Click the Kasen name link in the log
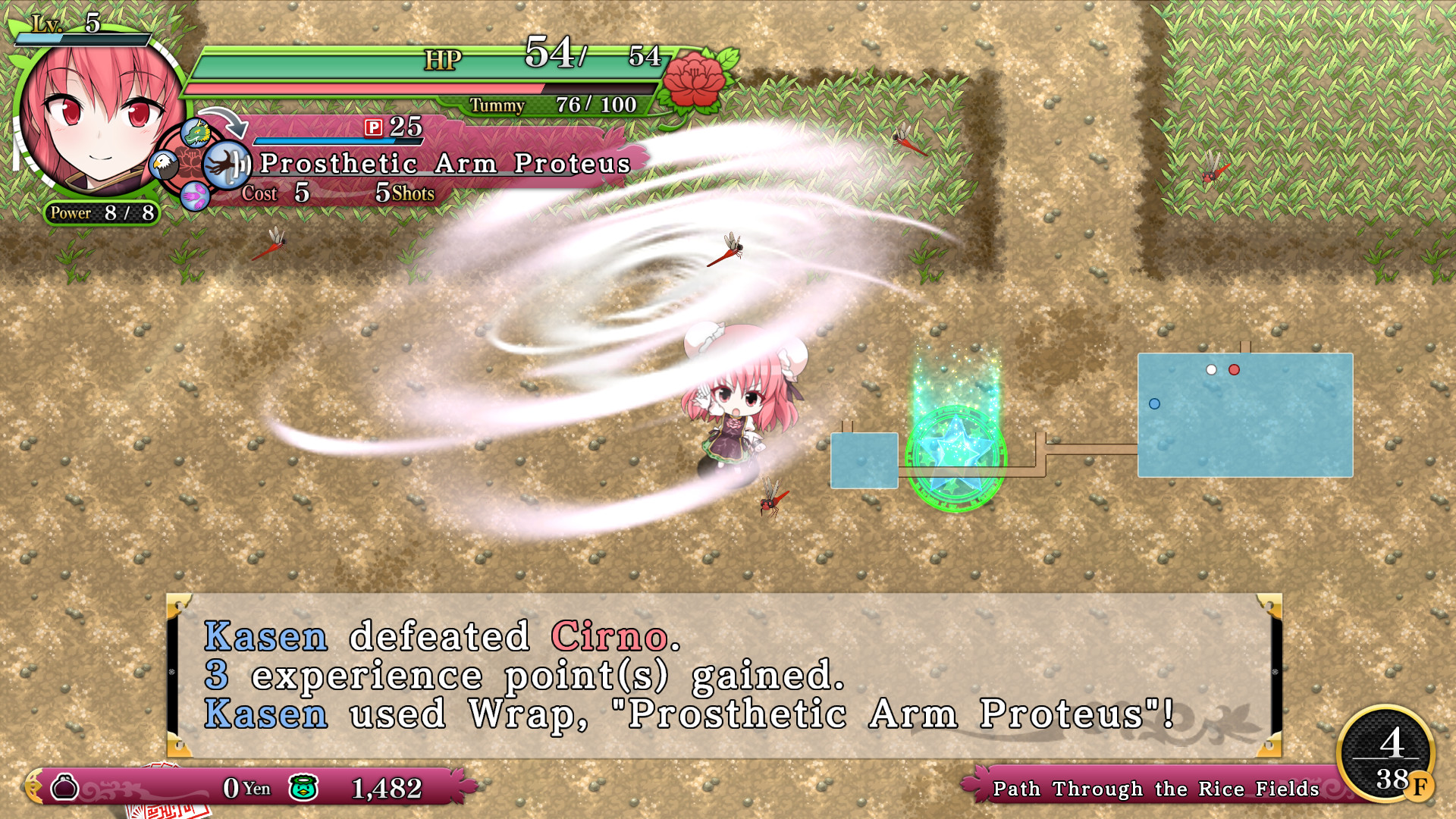The width and height of the screenshot is (1456, 819). click(264, 638)
